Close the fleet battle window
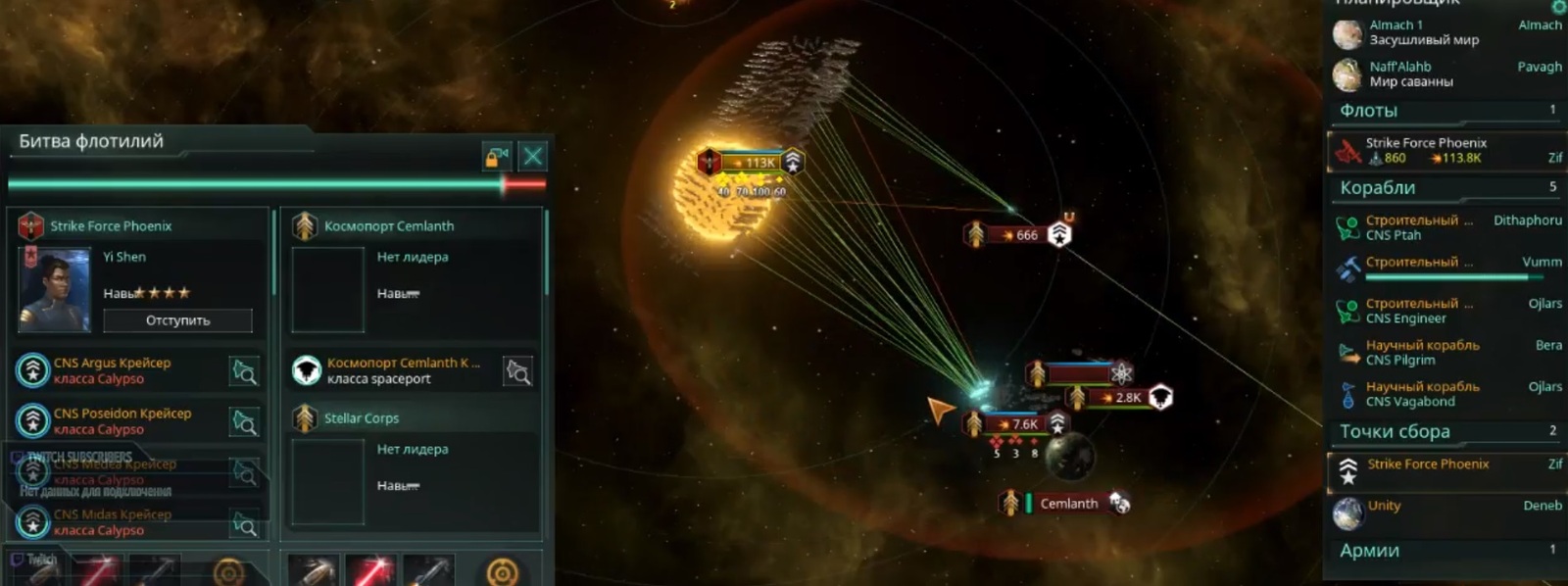This screenshot has width=1568, height=586. [x=533, y=156]
